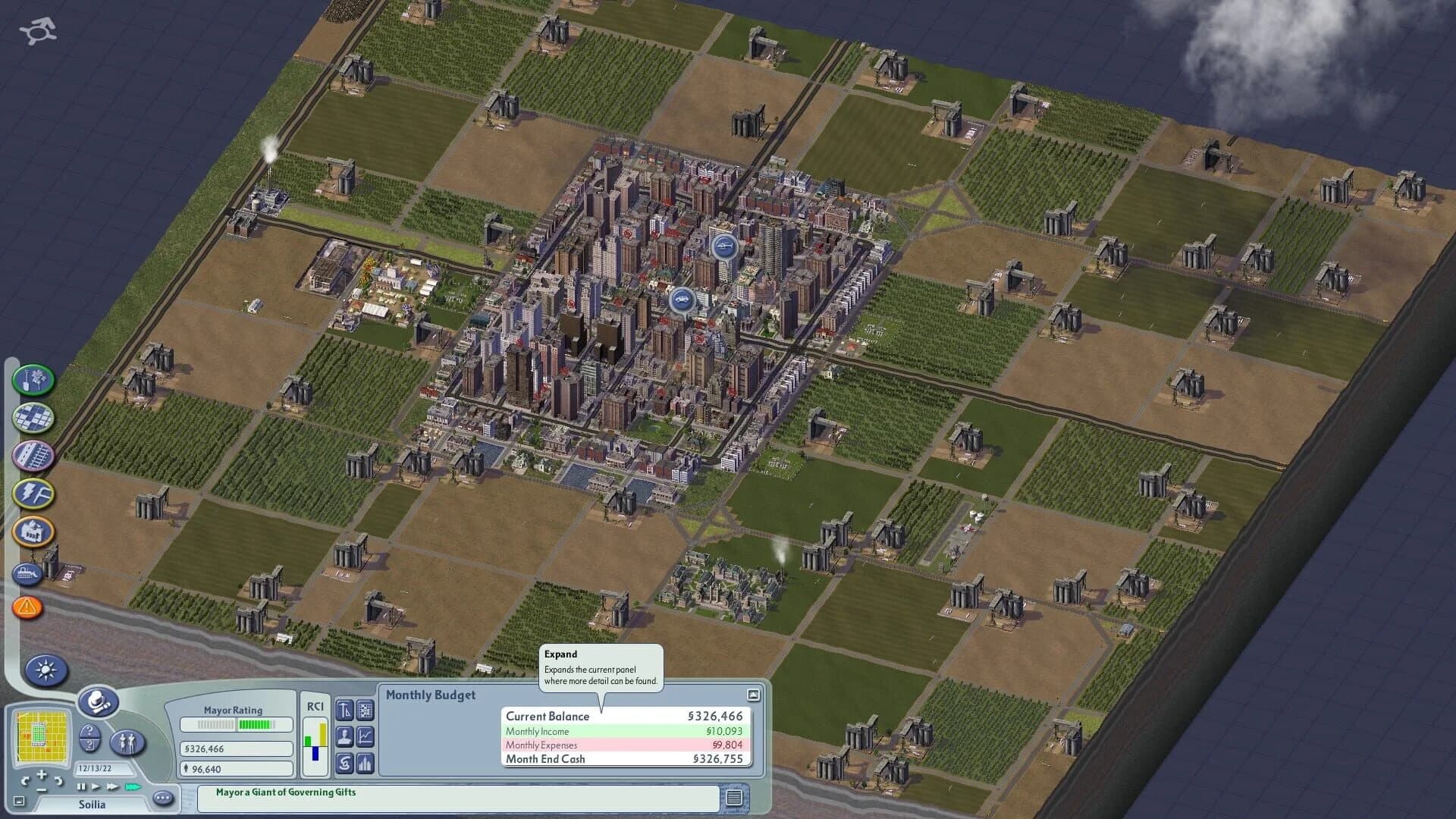Switch to normal turtle play speed
This screenshot has width=1456, height=819.
96,788
